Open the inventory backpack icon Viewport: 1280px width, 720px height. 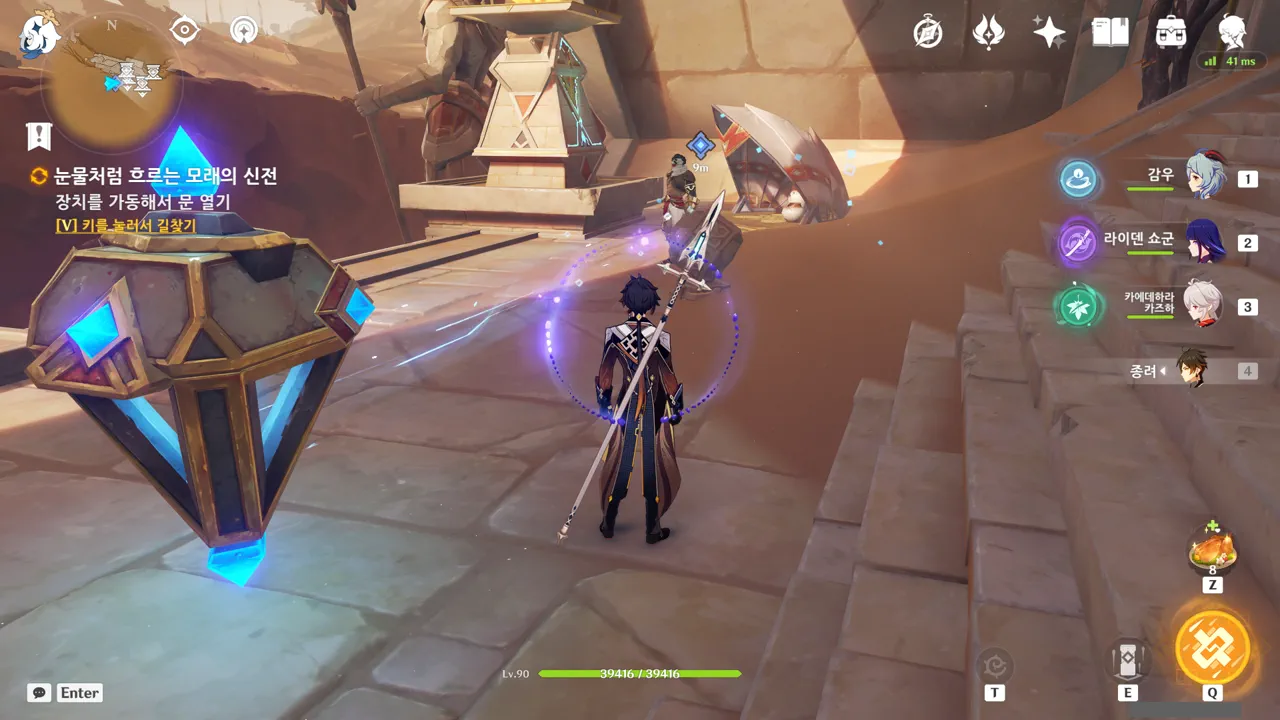pyautogui.click(x=1170, y=32)
